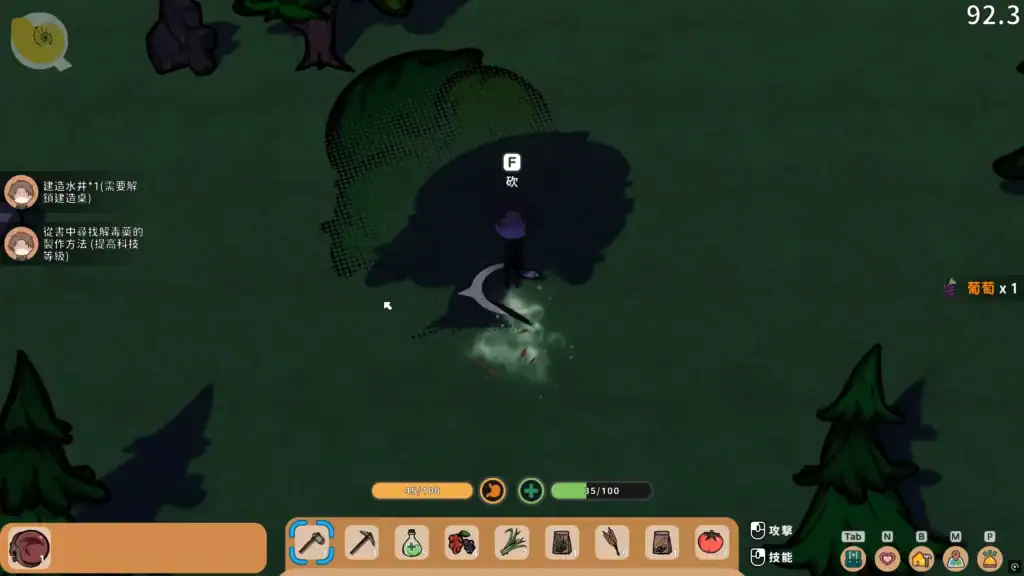The width and height of the screenshot is (1024, 576).
Task: Open the backpack inventory icon
Action: 853,558
